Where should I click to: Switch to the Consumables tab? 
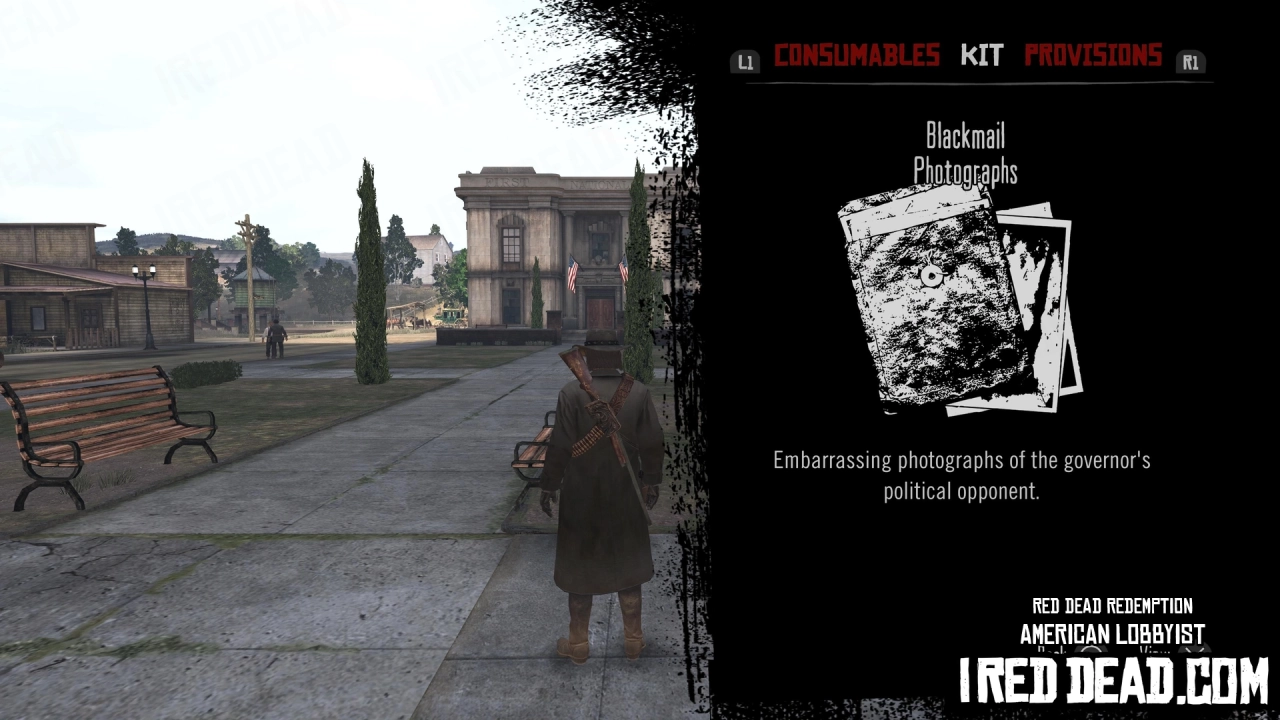click(857, 55)
